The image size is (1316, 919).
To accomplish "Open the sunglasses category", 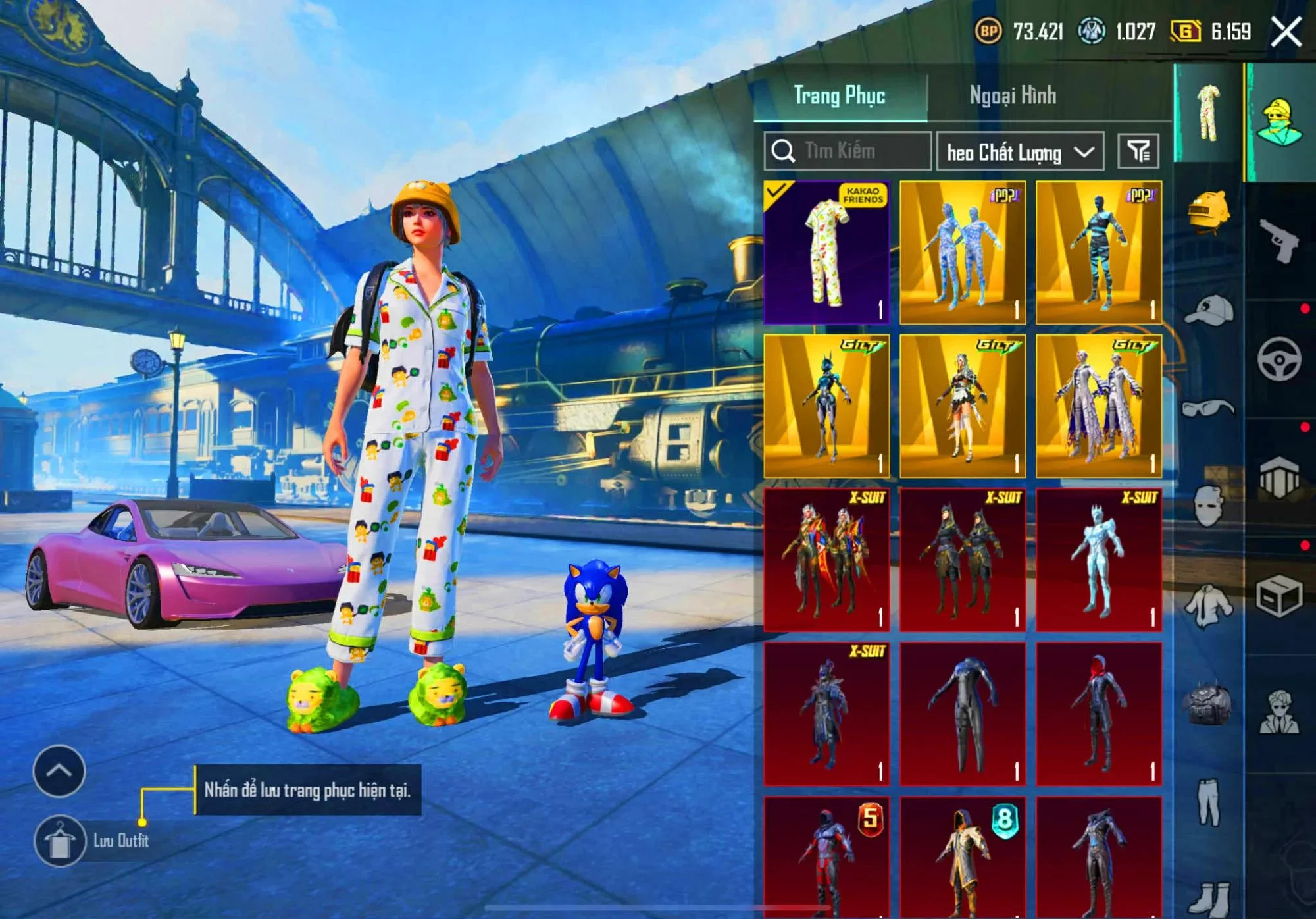I will (x=1209, y=408).
